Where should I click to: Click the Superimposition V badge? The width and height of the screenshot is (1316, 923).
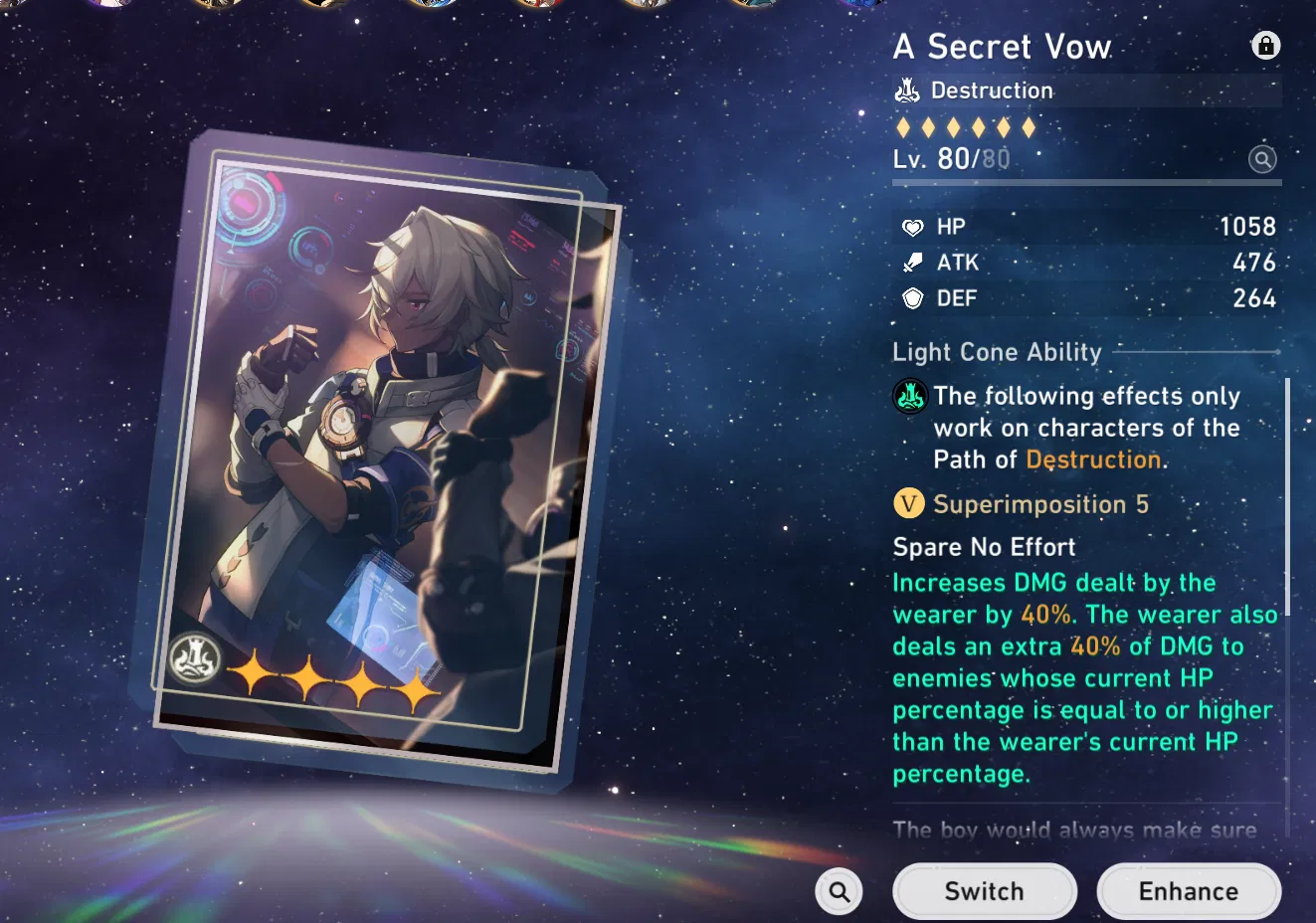[x=908, y=503]
